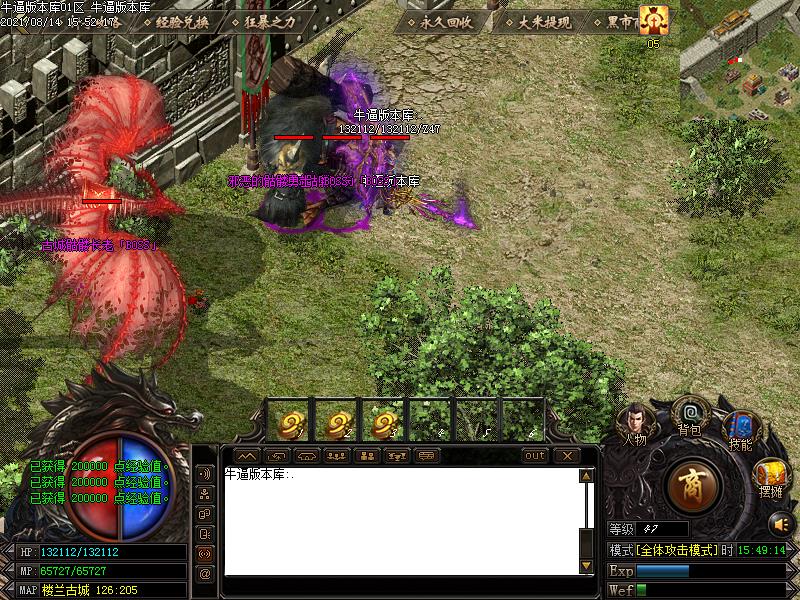Click the chat scrollbar down arrow
800x600 pixels.
click(586, 569)
